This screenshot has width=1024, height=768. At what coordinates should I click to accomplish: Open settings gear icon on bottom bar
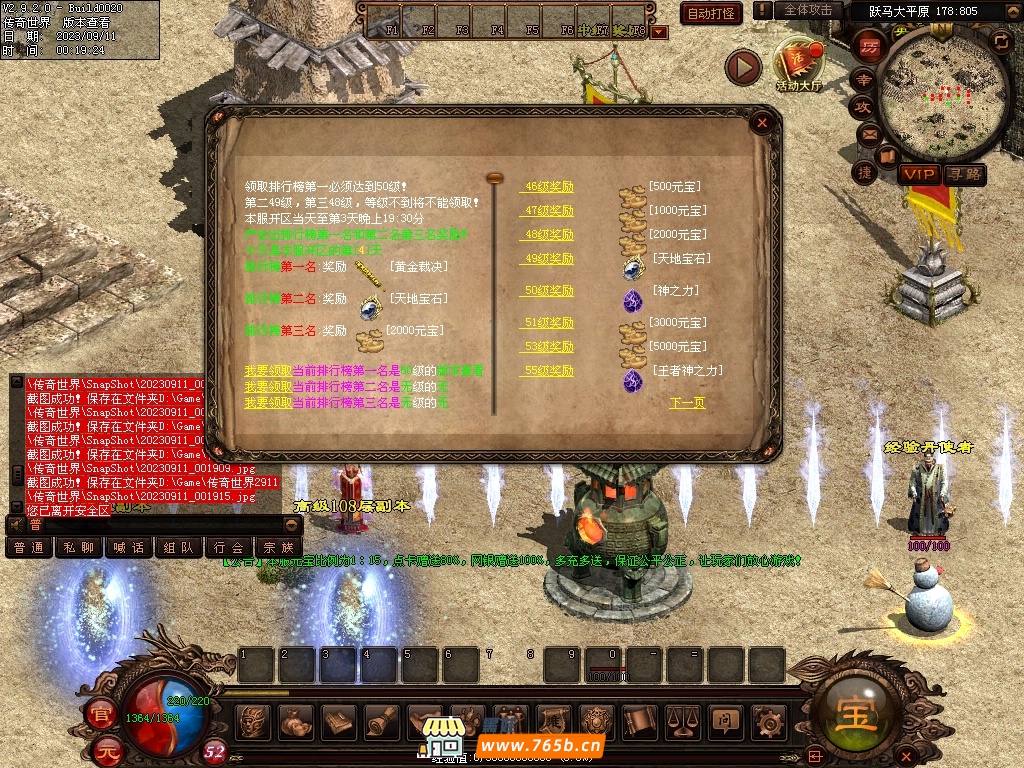coord(767,720)
